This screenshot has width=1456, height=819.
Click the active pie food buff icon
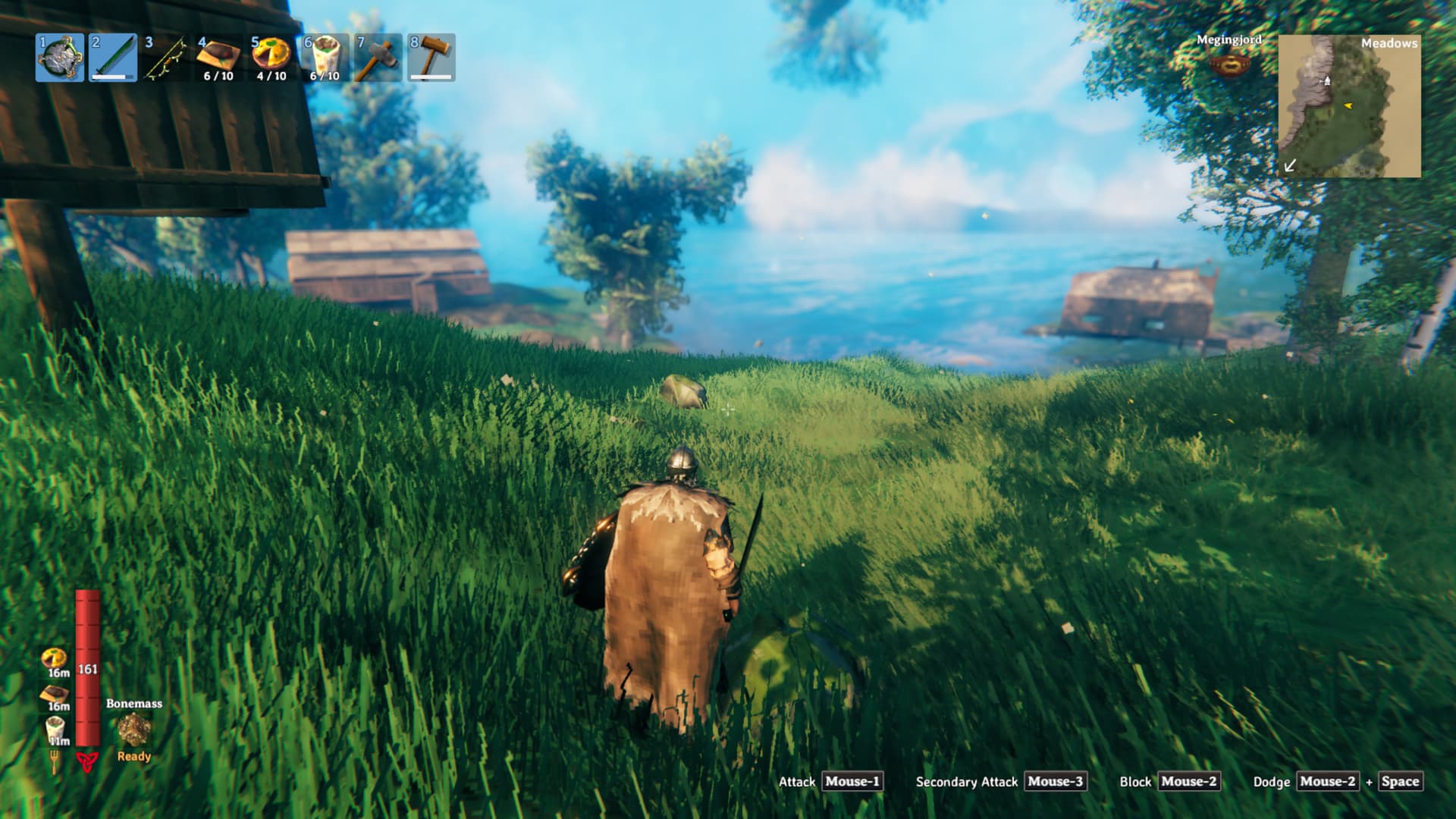click(x=55, y=658)
